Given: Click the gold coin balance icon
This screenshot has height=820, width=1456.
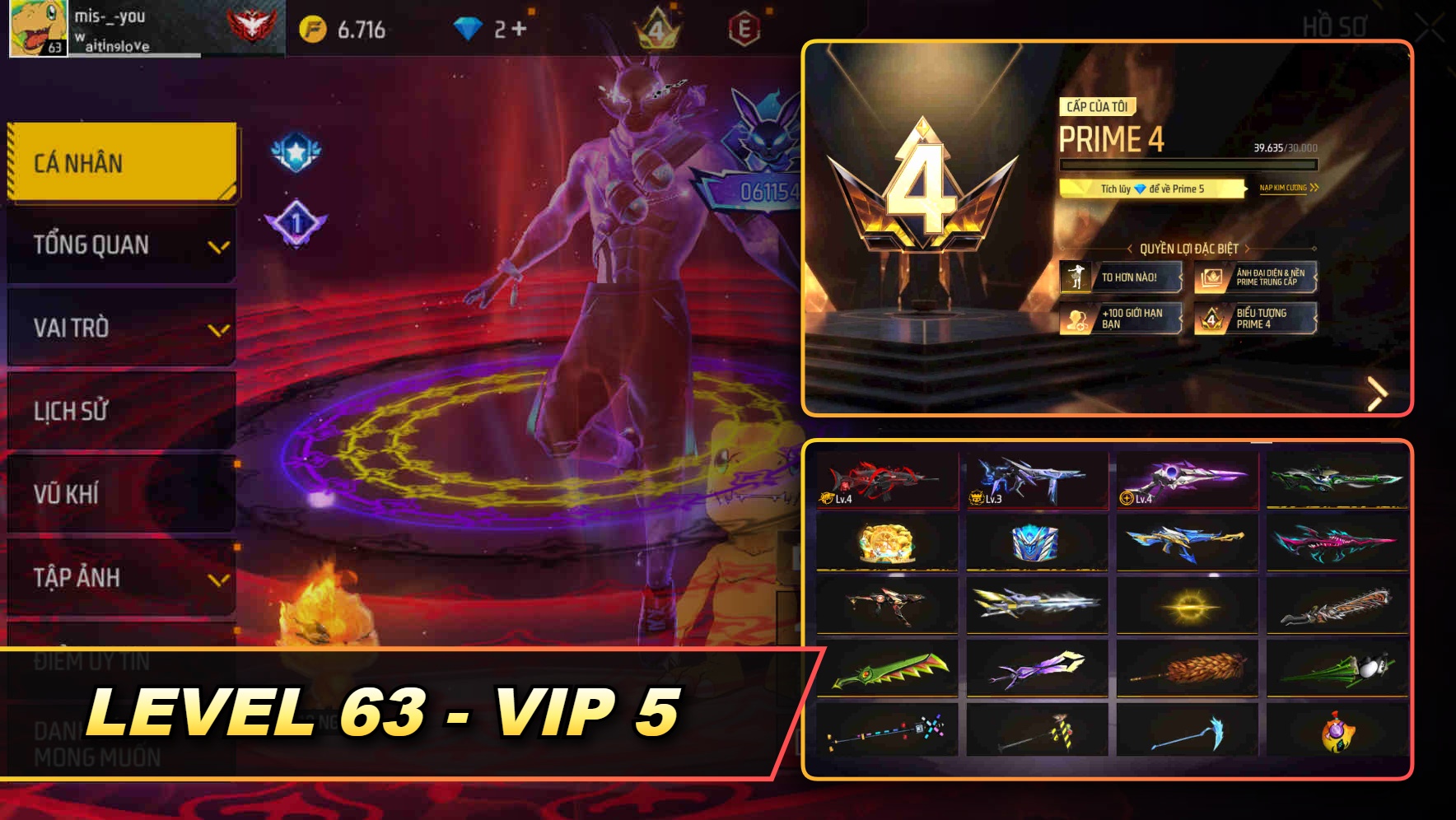Looking at the screenshot, I should click(x=314, y=27).
